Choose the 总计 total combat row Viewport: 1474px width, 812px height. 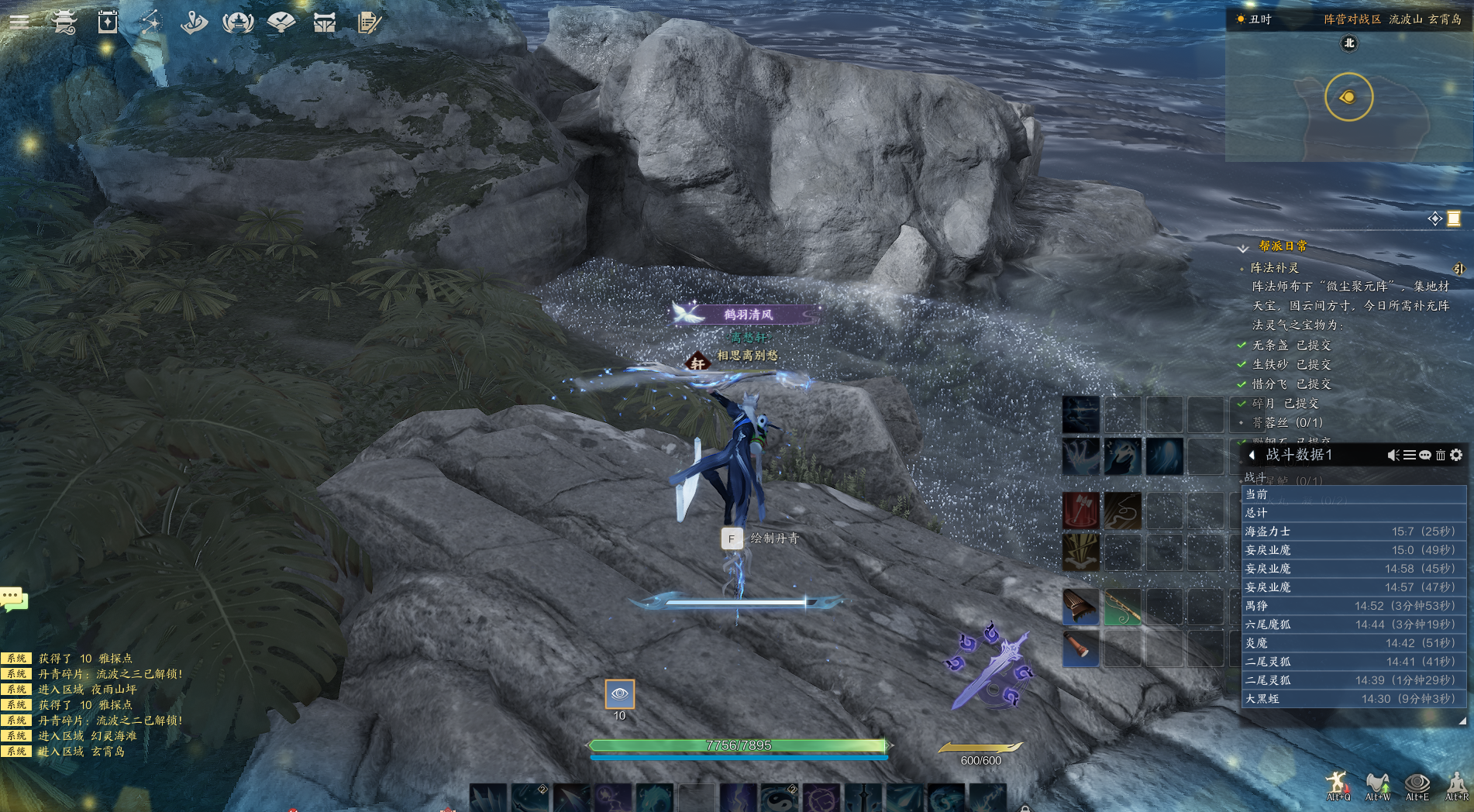click(x=1352, y=513)
